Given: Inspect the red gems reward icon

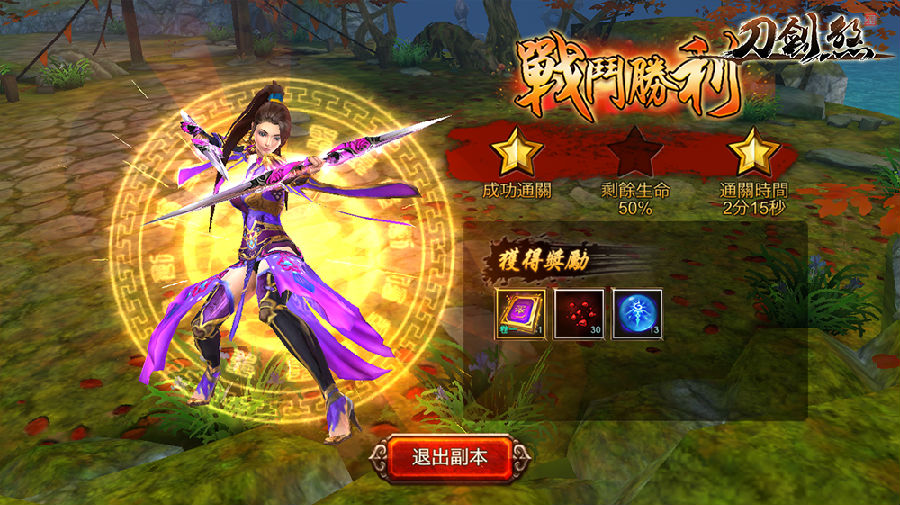Looking at the screenshot, I should 579,314.
